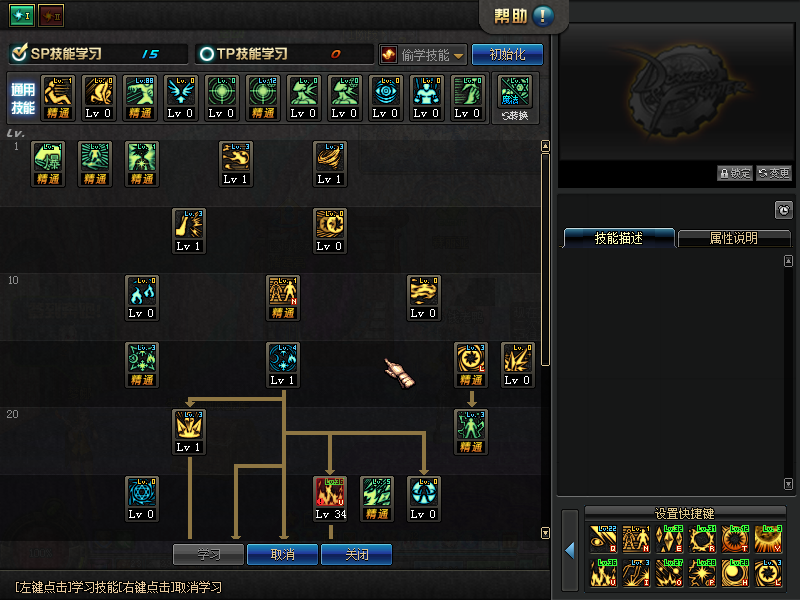The width and height of the screenshot is (800, 600).
Task: Switch to the 属性说明 tab
Action: coord(733,239)
